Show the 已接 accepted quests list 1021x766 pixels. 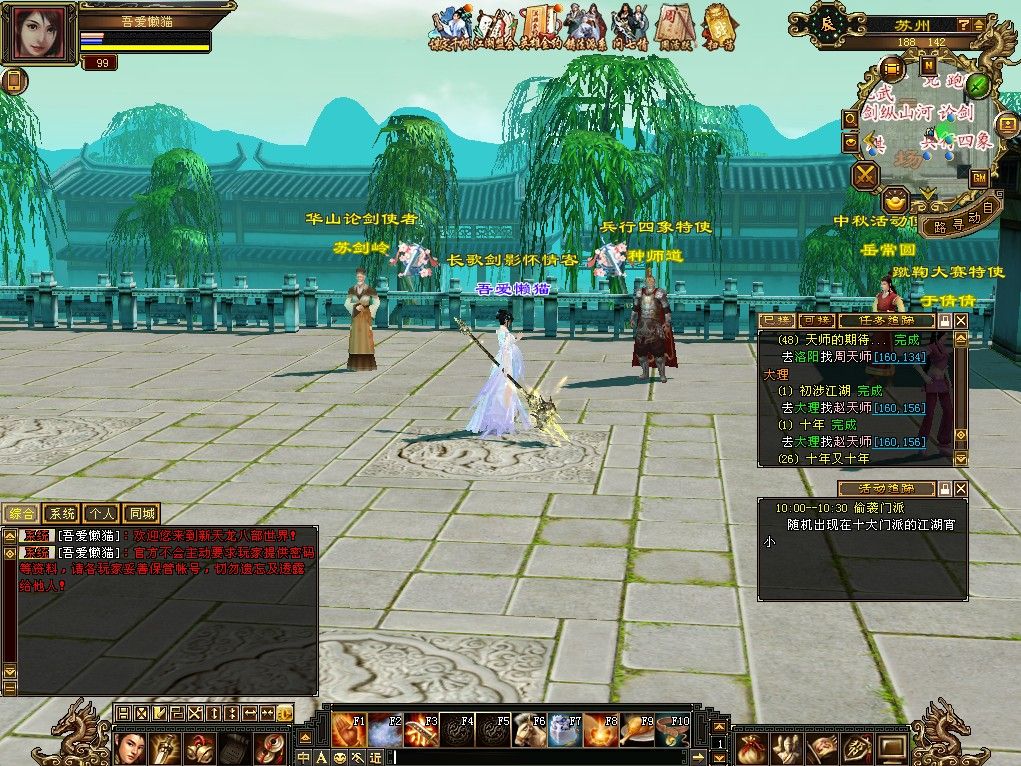pyautogui.click(x=776, y=321)
